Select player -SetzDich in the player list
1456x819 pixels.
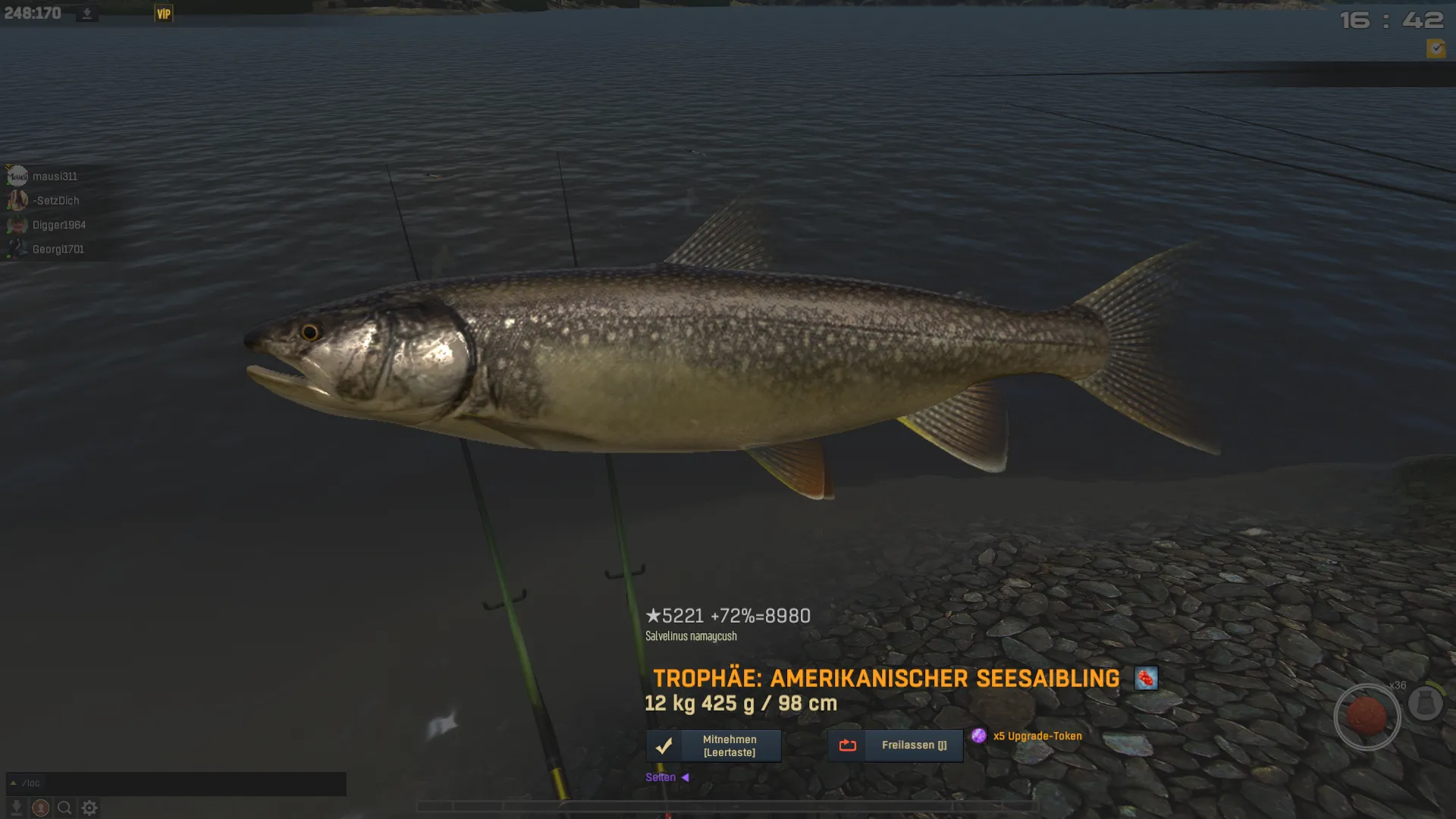[x=55, y=201]
